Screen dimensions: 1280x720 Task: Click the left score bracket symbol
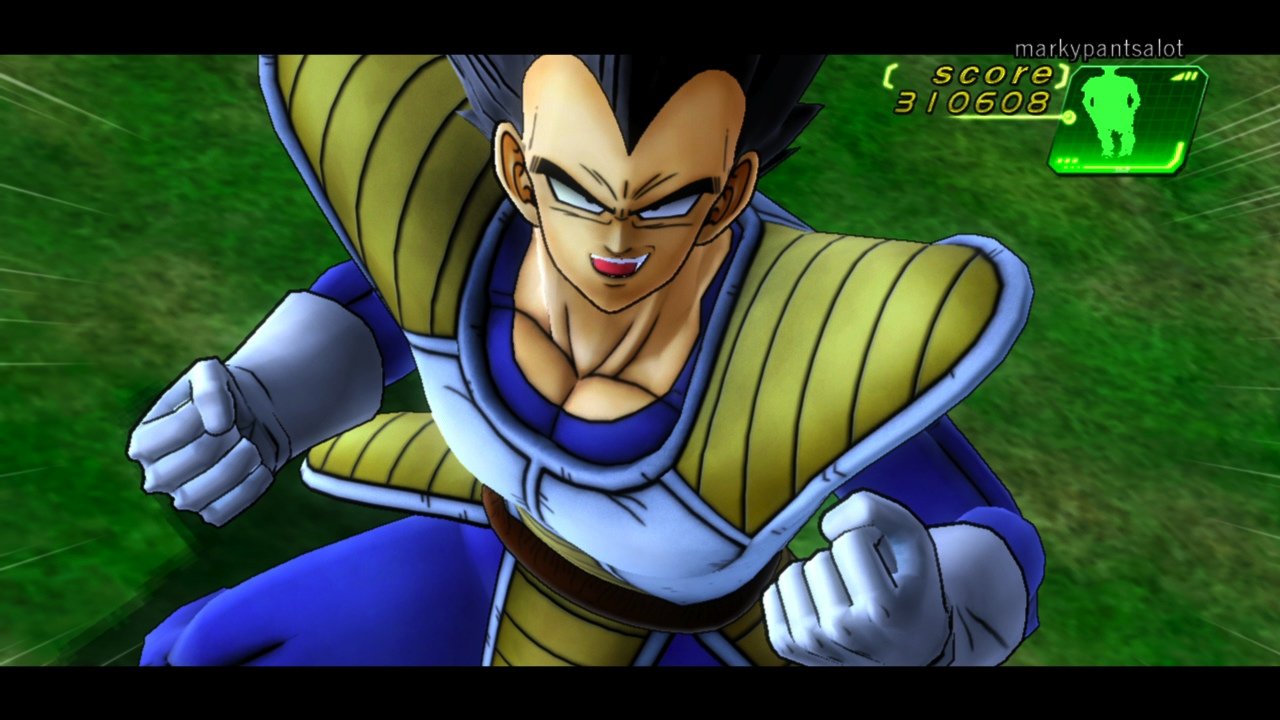point(888,74)
